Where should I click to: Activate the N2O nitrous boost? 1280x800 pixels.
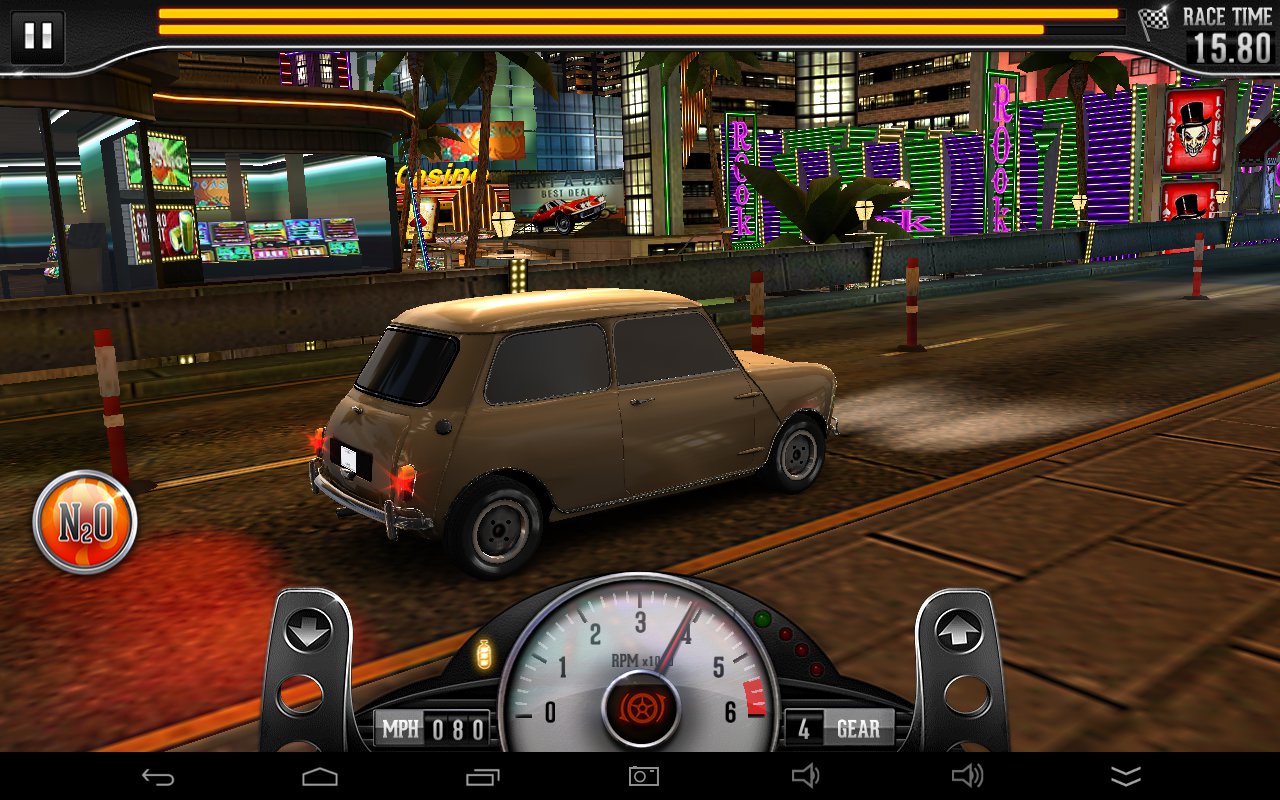click(84, 521)
